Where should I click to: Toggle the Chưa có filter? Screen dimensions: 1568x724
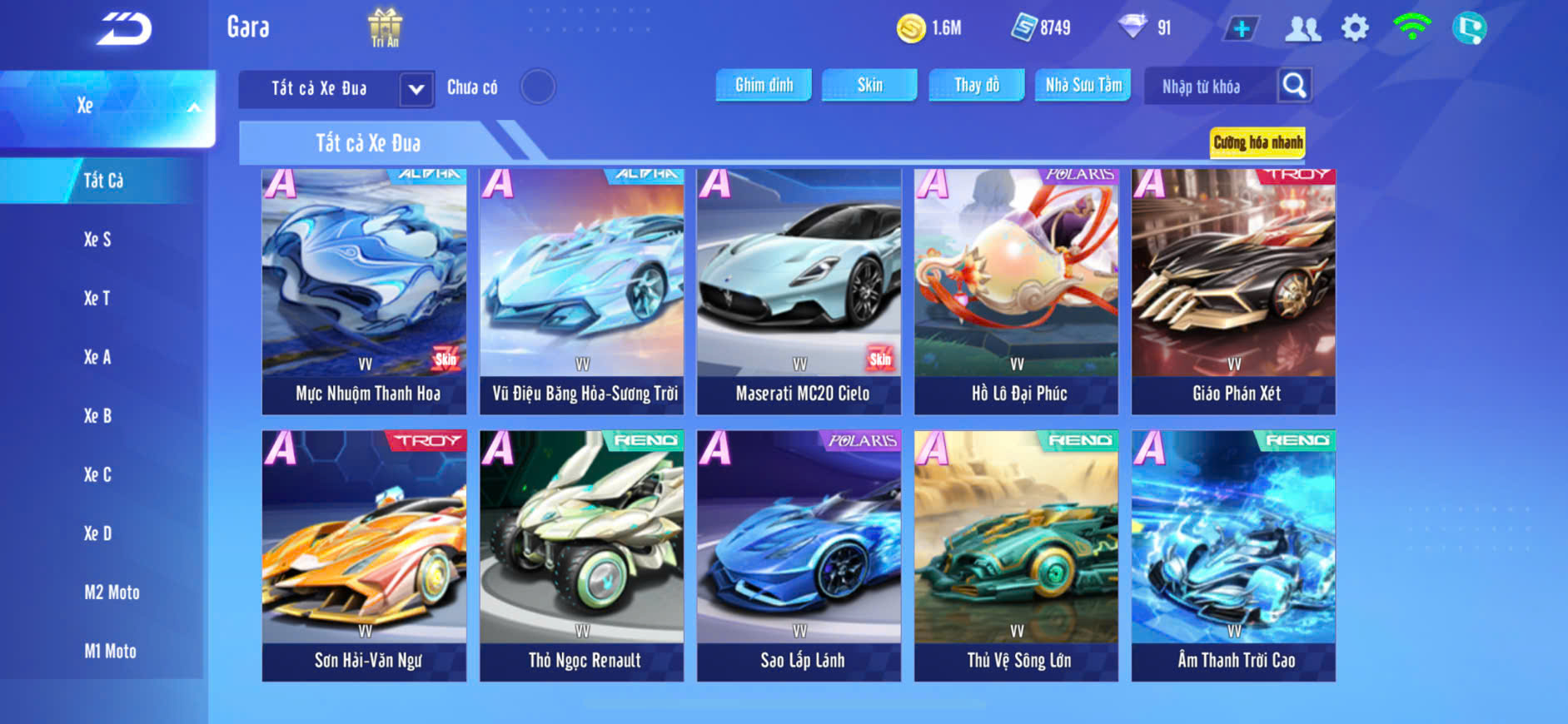tap(538, 87)
